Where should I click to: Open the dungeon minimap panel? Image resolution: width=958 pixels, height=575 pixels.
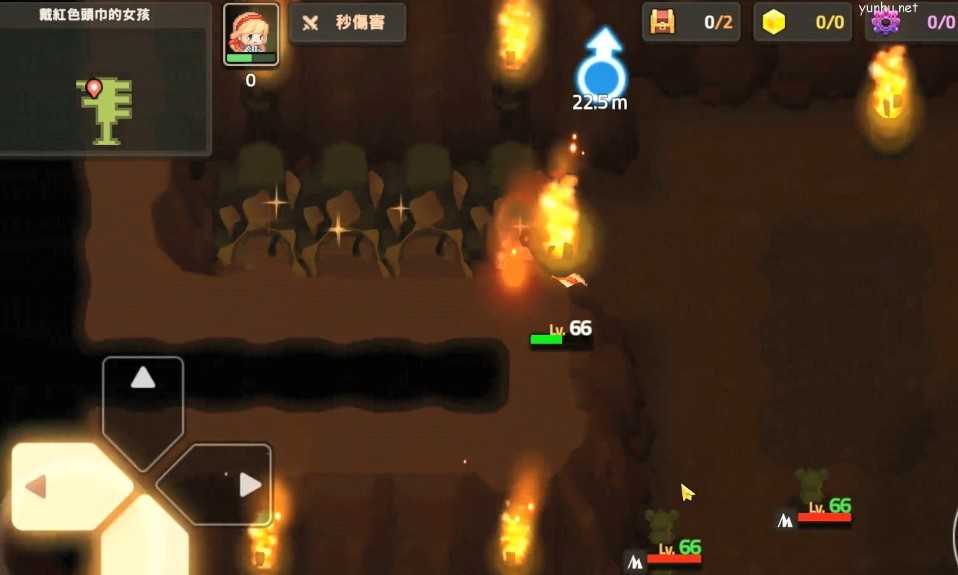105,88
